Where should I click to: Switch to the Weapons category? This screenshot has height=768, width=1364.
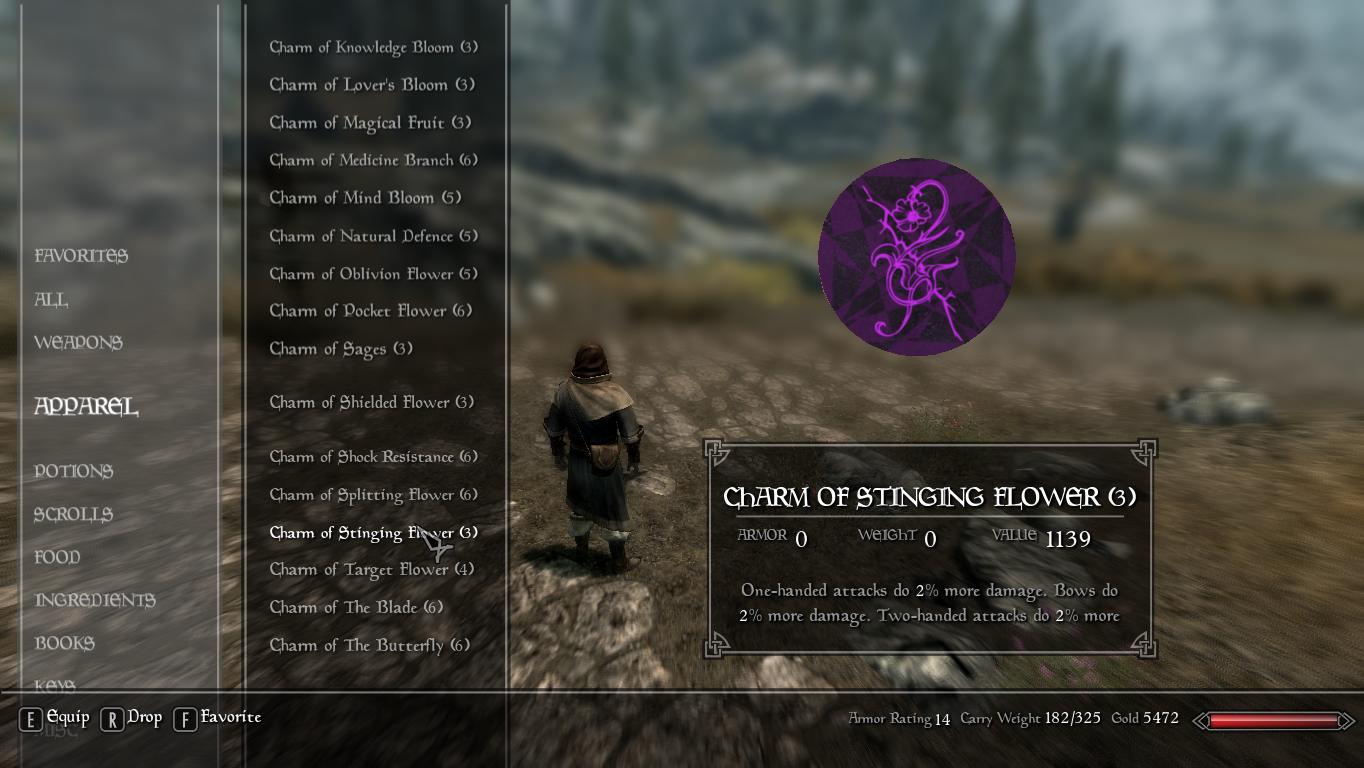tap(79, 343)
